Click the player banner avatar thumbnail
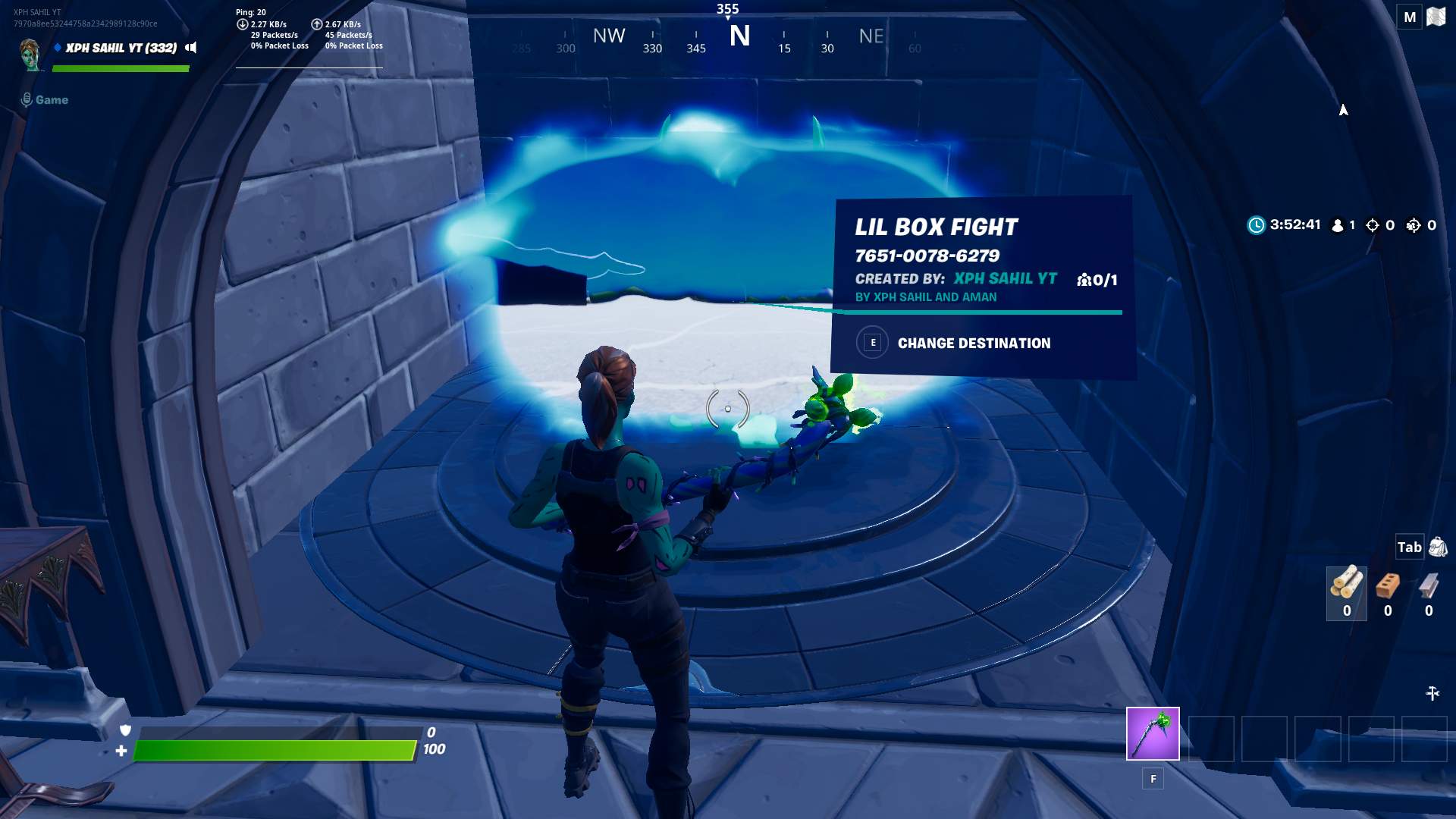Screen dimensions: 1456x819 pyautogui.click(x=29, y=53)
